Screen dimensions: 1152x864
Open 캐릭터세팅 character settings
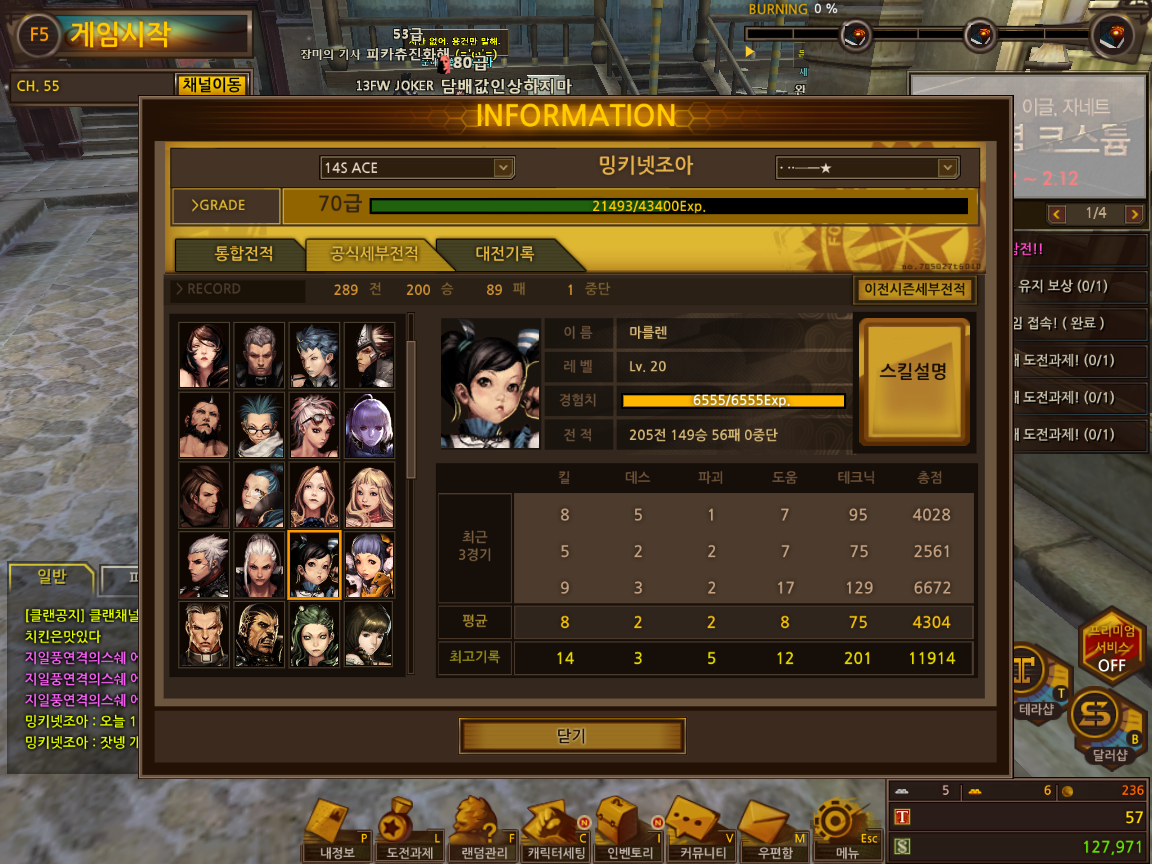click(x=553, y=831)
